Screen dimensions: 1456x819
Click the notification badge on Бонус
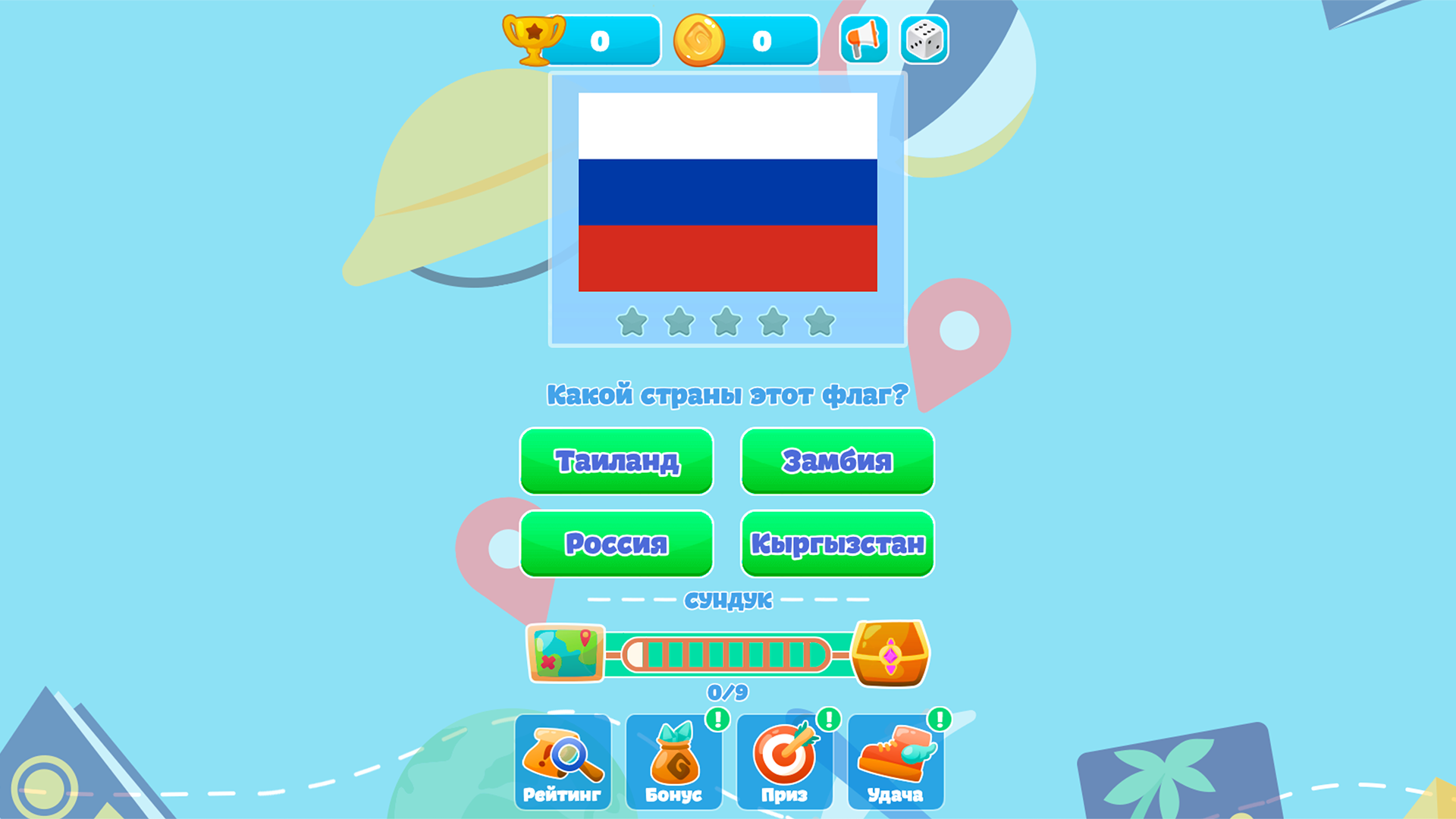point(717,717)
